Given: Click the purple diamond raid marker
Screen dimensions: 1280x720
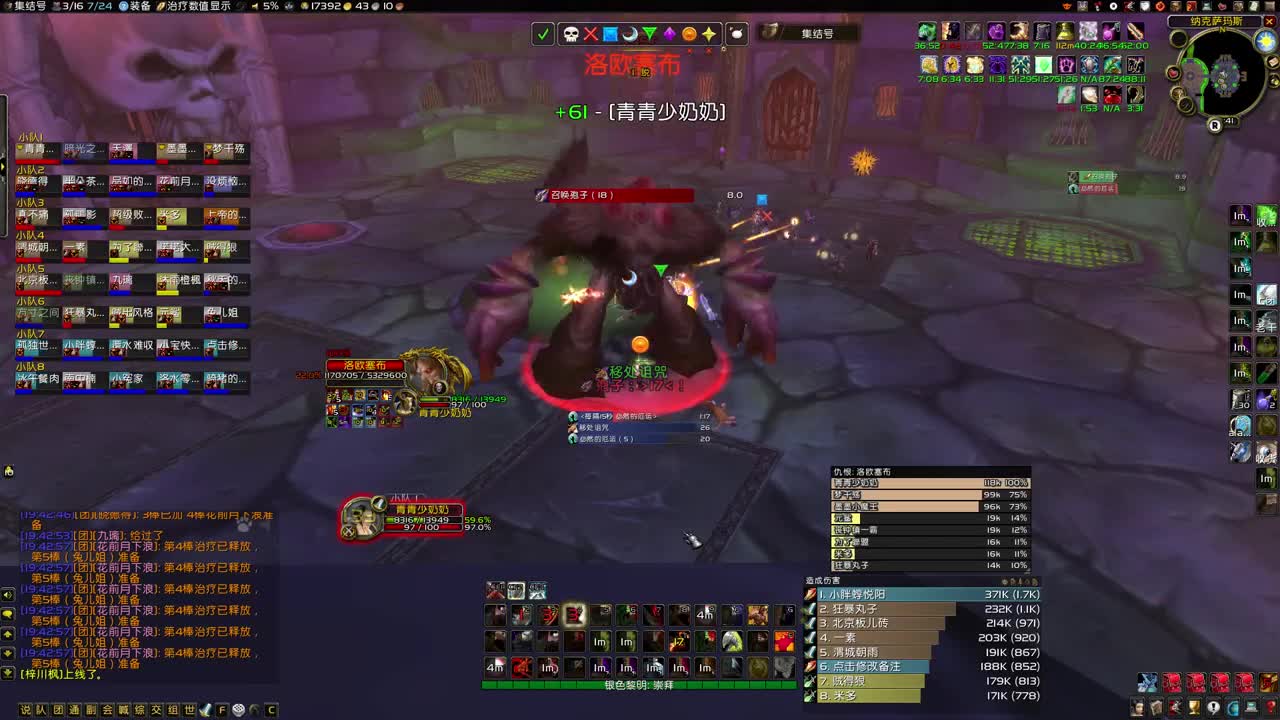Looking at the screenshot, I should pyautogui.click(x=670, y=35).
